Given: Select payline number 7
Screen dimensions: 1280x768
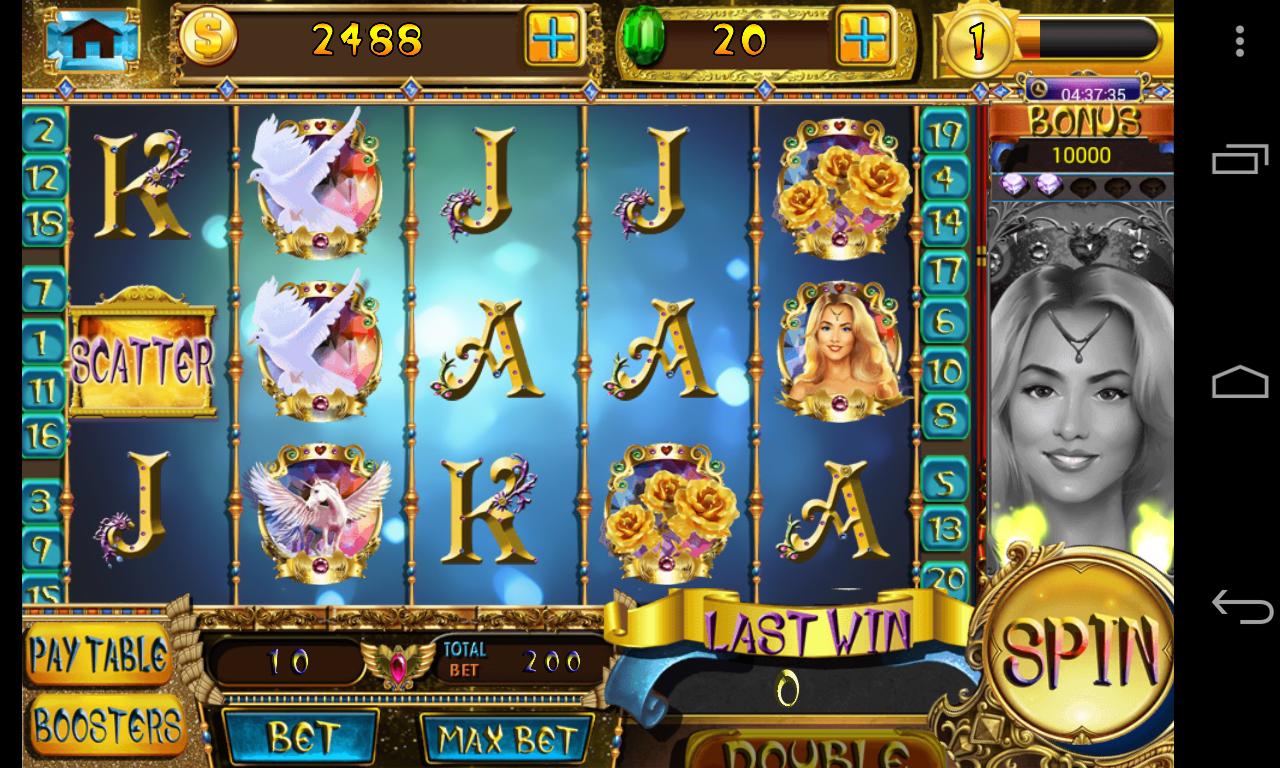Looking at the screenshot, I should [x=44, y=292].
